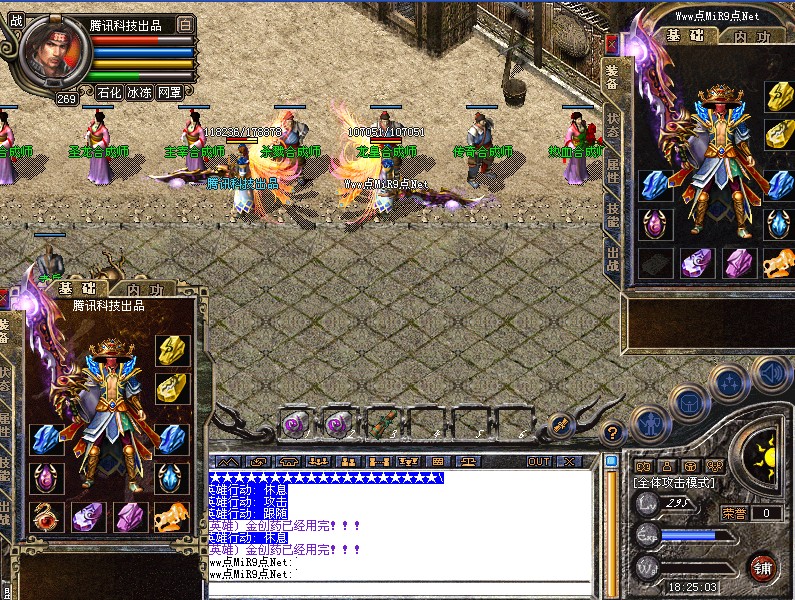Toggle the 网罩 status button
This screenshot has width=795, height=600.
point(169,93)
